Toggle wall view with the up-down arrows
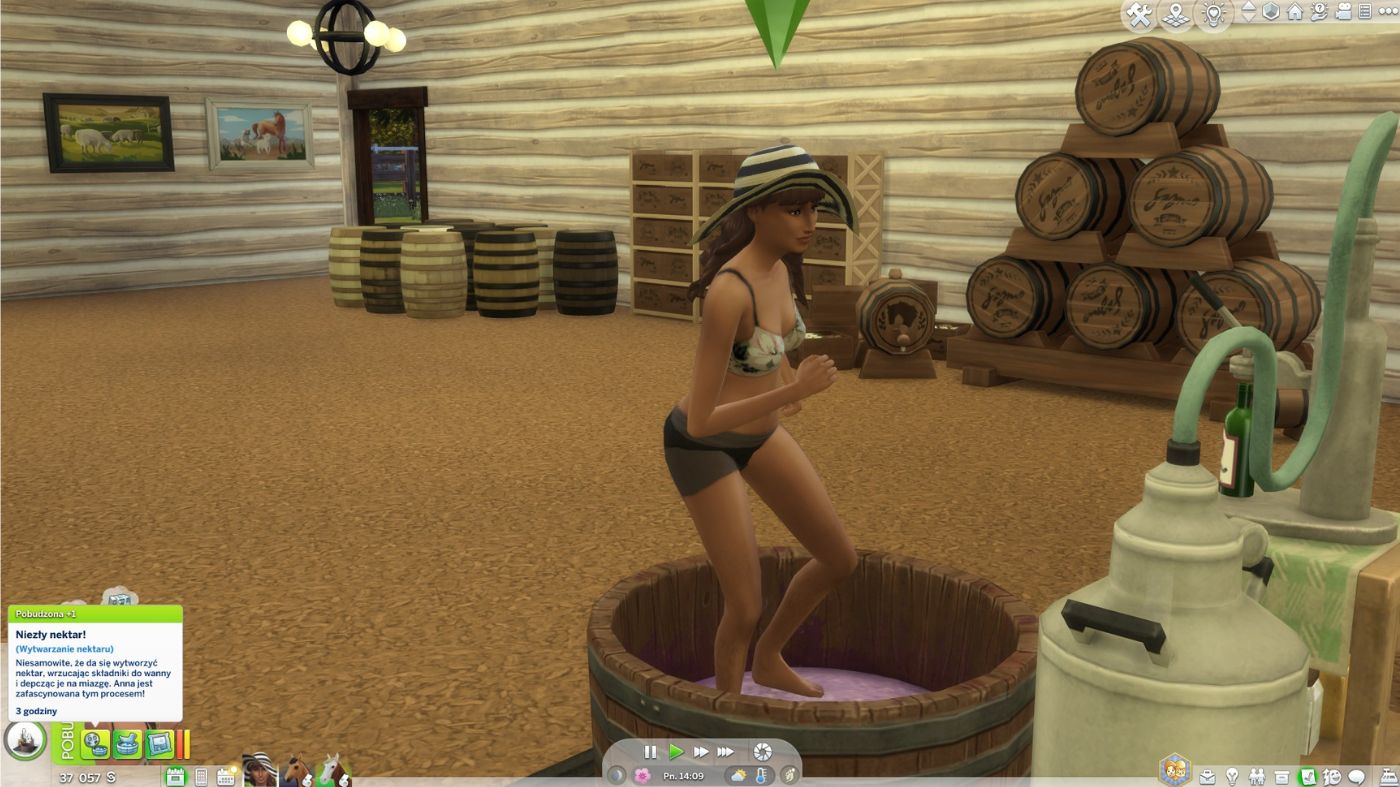This screenshot has width=1400, height=787. click(x=1249, y=14)
